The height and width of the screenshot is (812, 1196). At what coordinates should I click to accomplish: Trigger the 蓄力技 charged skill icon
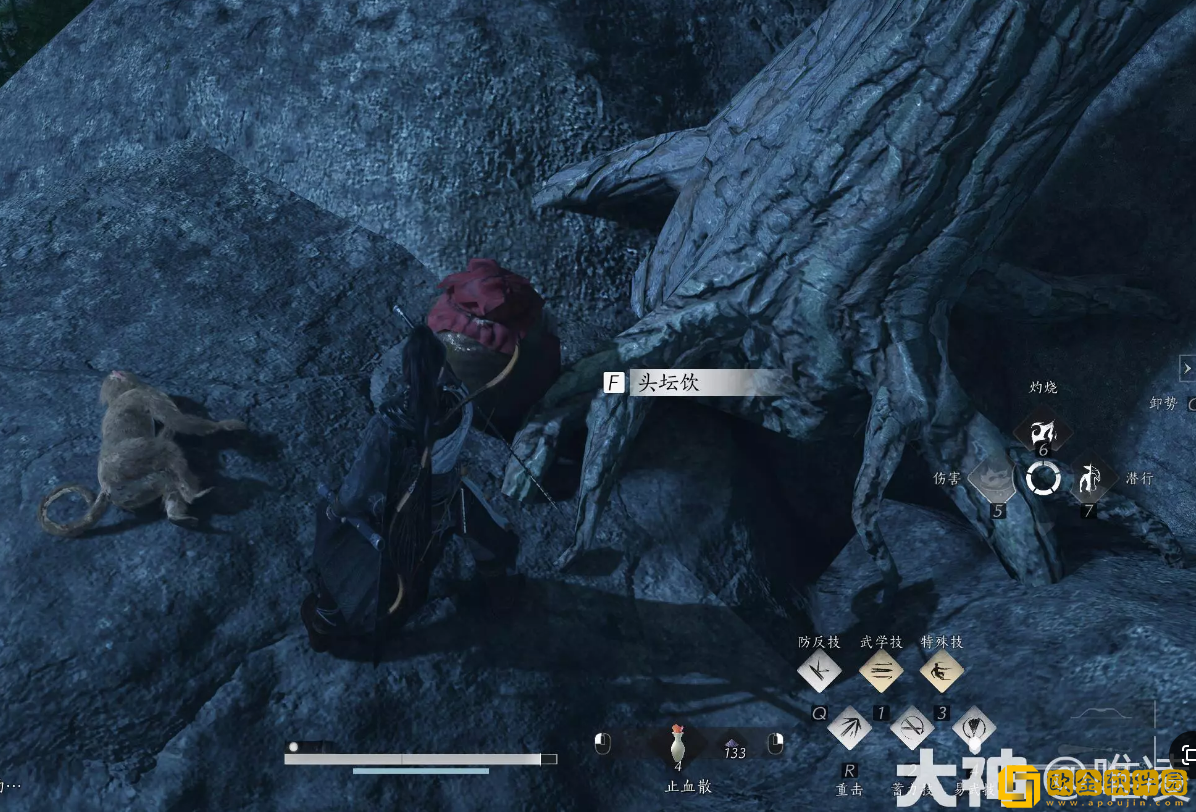(911, 727)
